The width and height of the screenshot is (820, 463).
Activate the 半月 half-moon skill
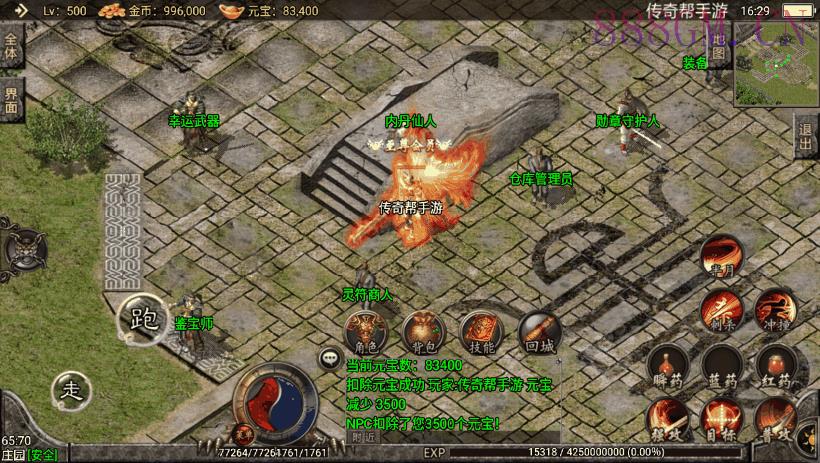point(720,257)
